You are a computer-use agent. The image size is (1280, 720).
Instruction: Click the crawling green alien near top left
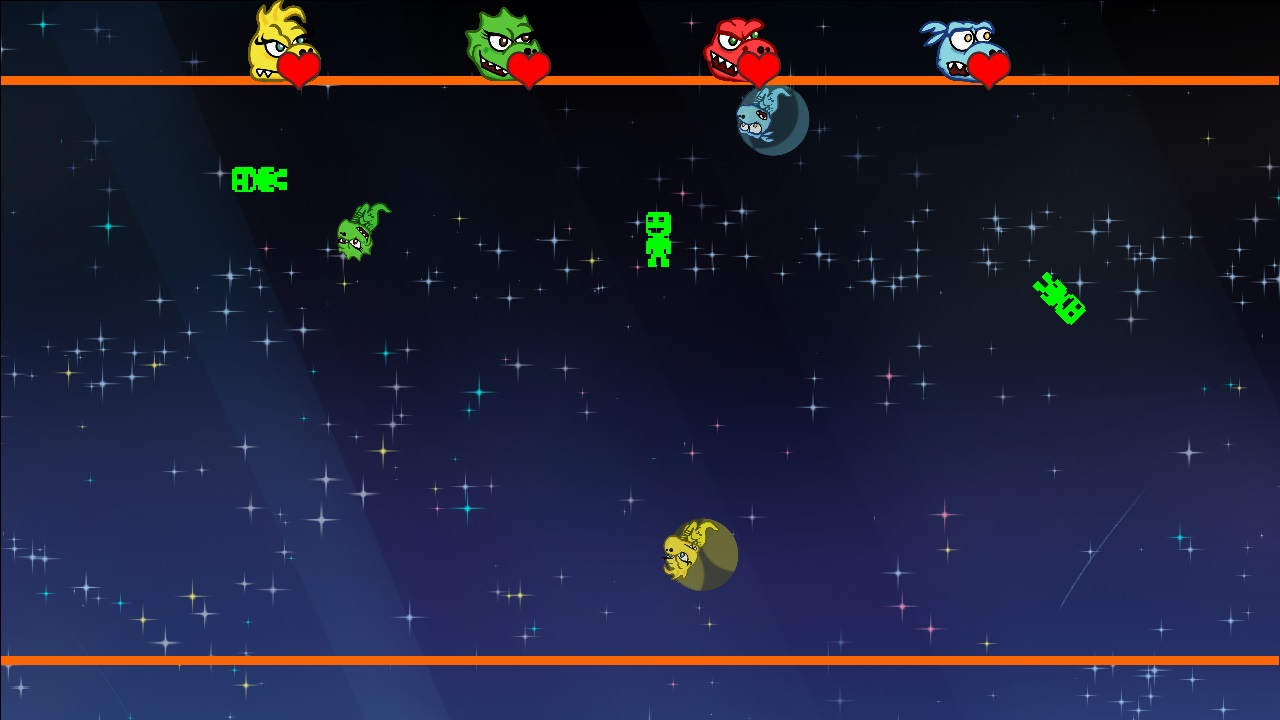[259, 180]
